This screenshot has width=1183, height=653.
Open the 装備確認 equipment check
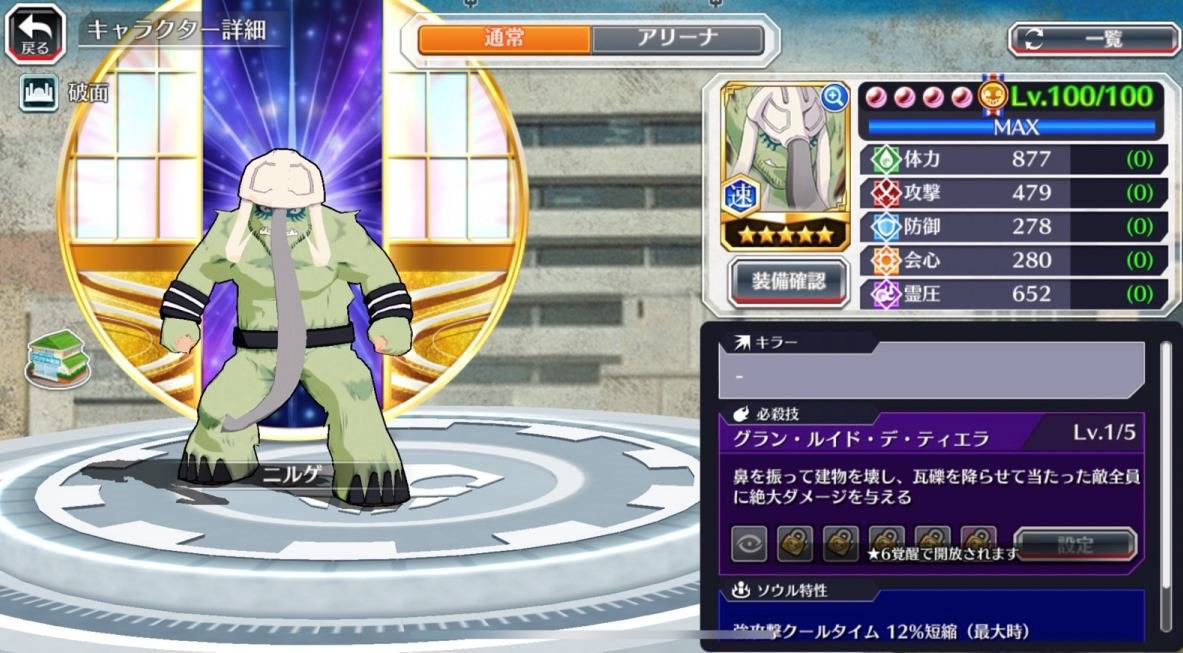(789, 282)
